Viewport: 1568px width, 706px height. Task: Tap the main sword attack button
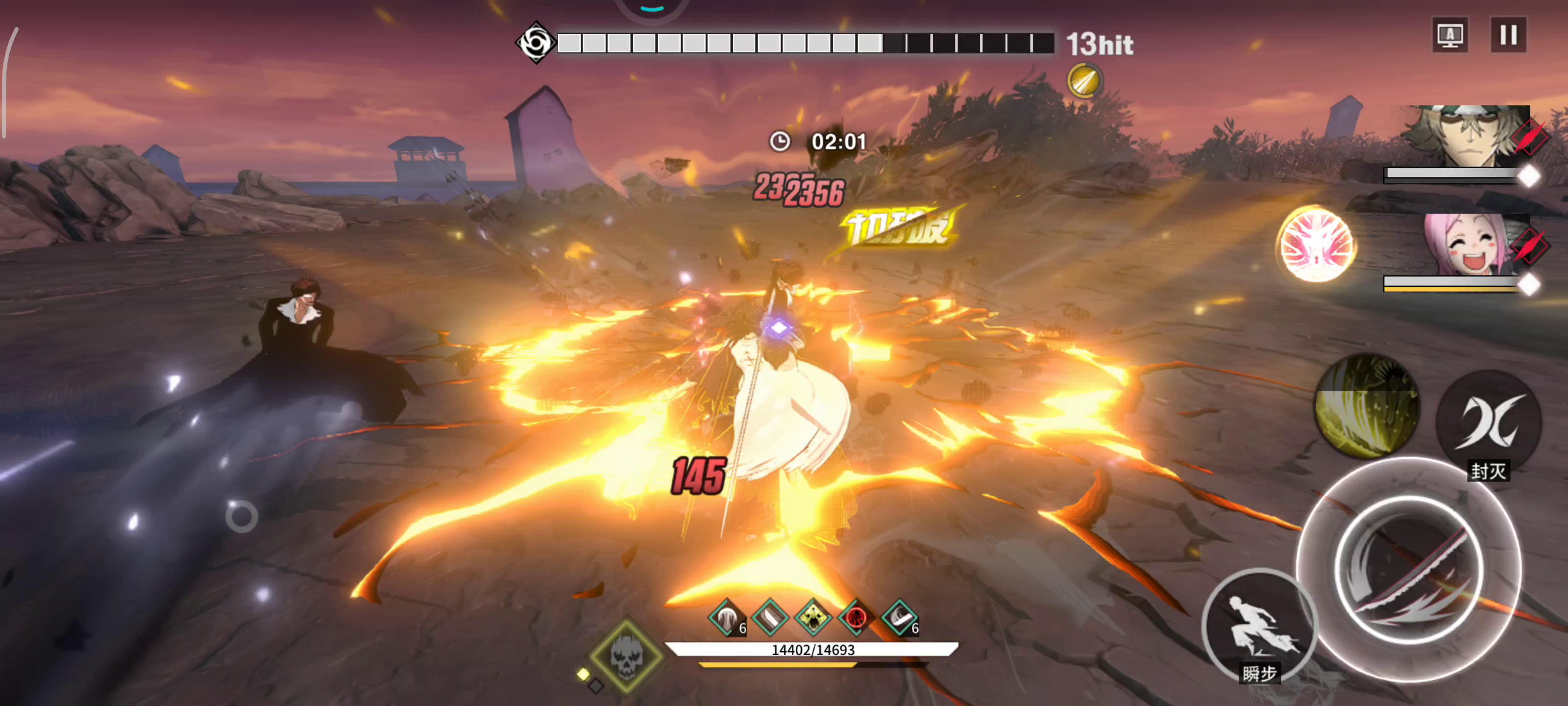(1409, 570)
